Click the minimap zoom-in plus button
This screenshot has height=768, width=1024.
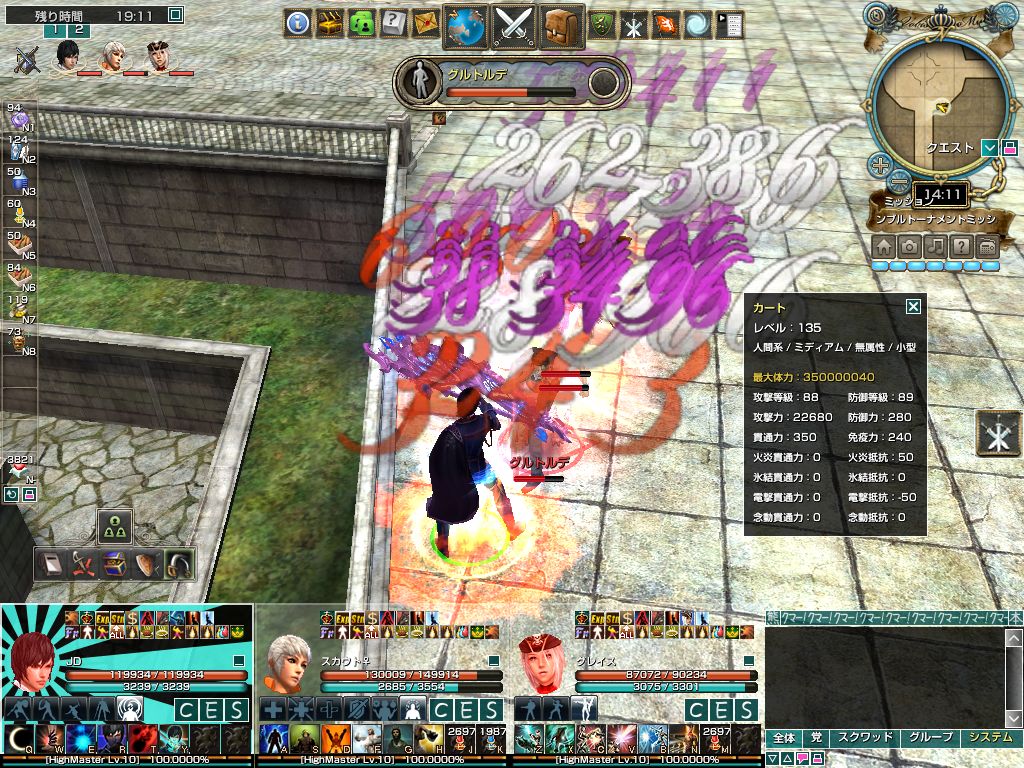[x=880, y=165]
